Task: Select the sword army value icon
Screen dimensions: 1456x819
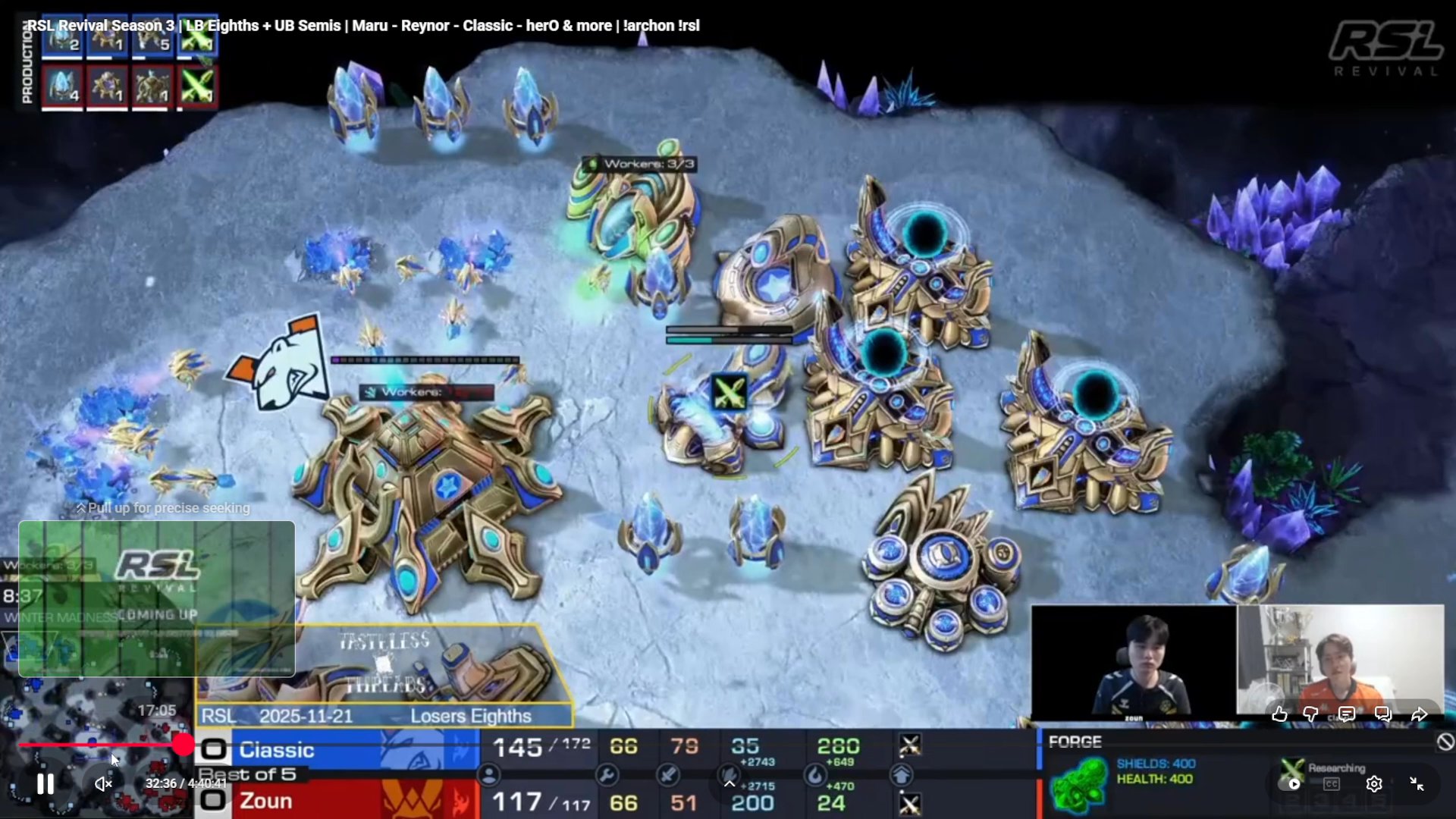Action: coord(667,775)
